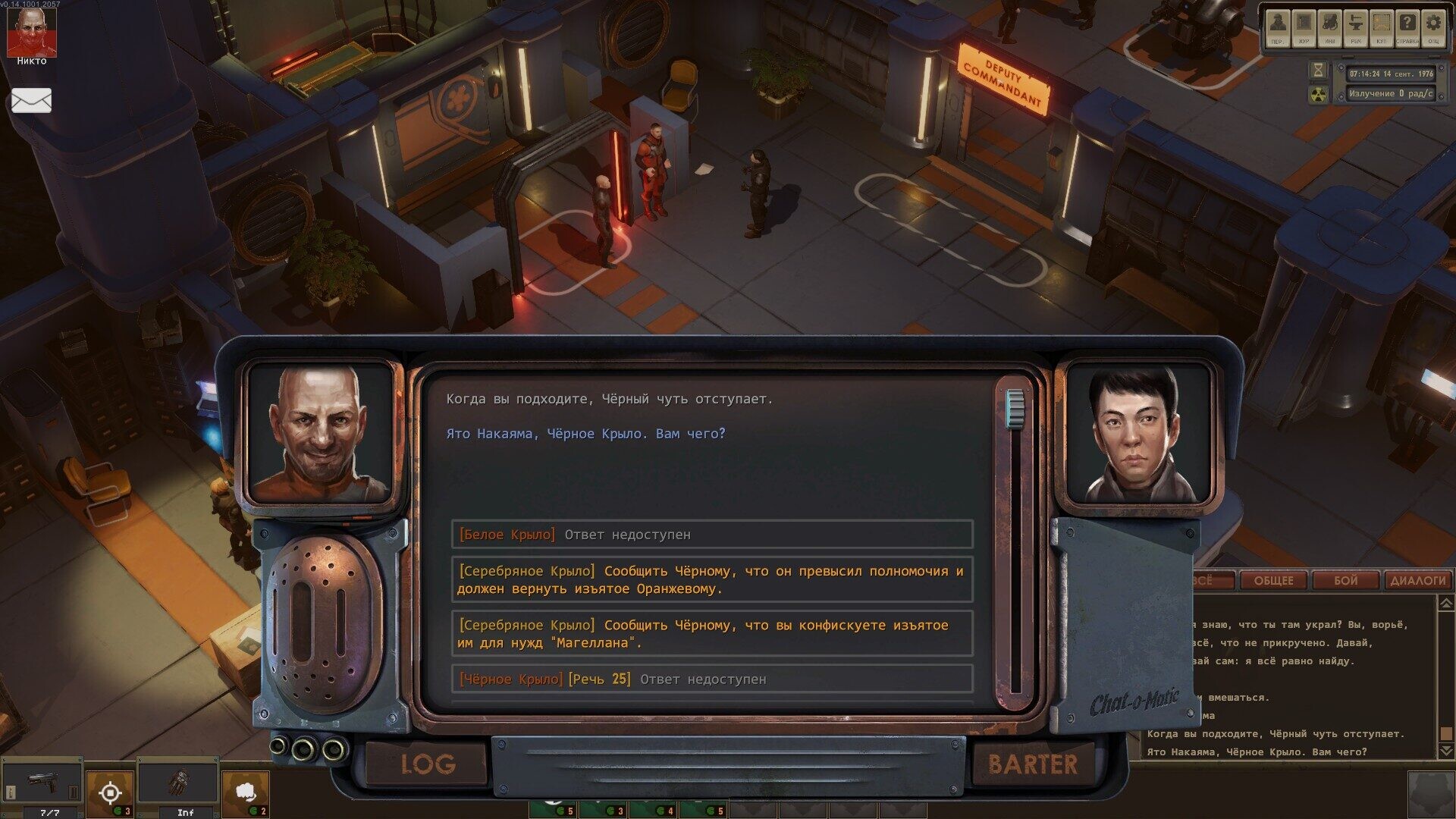Open the dialogue LOG
Screen dimensions: 1456x819
pos(428,764)
